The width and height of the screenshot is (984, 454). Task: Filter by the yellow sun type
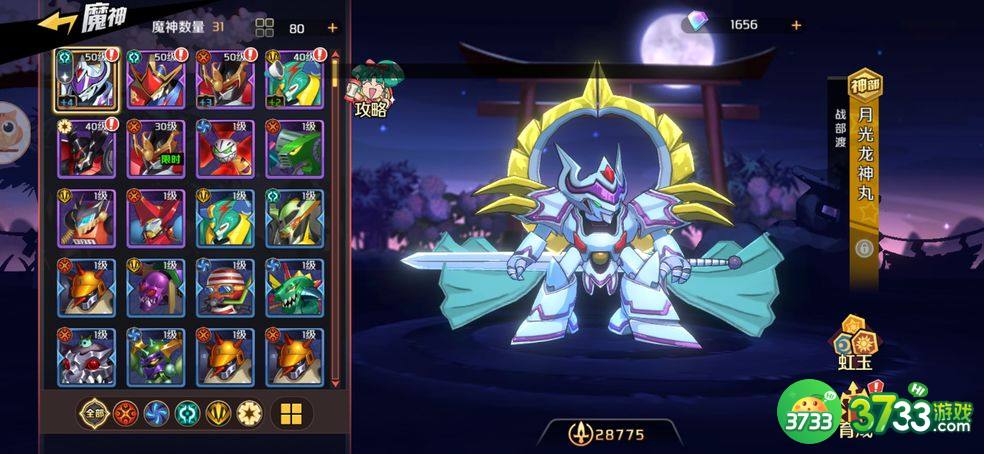pyautogui.click(x=249, y=413)
